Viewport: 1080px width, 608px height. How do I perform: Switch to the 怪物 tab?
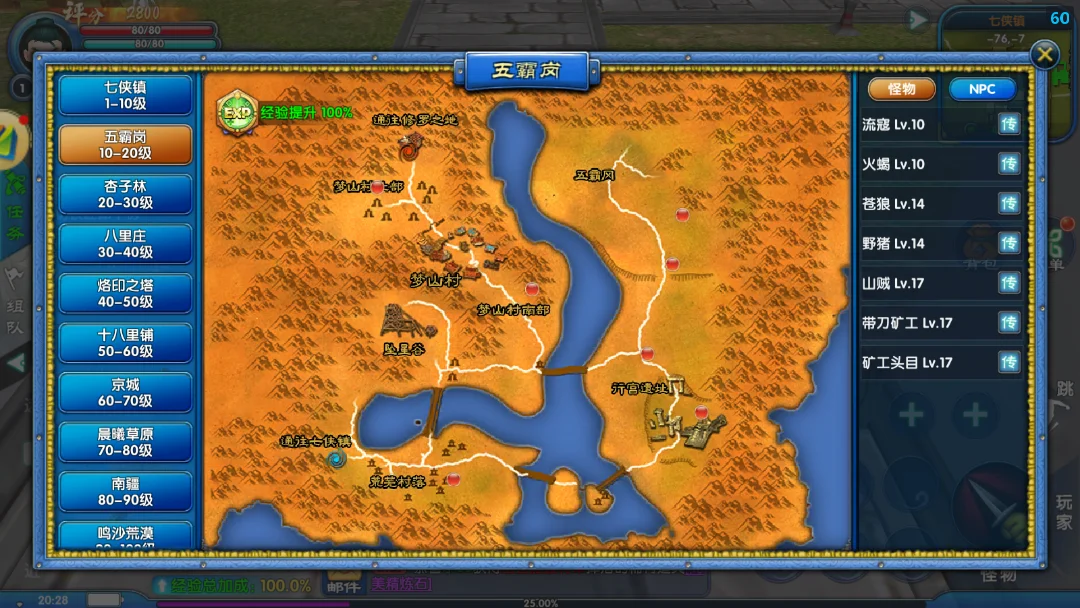click(901, 89)
